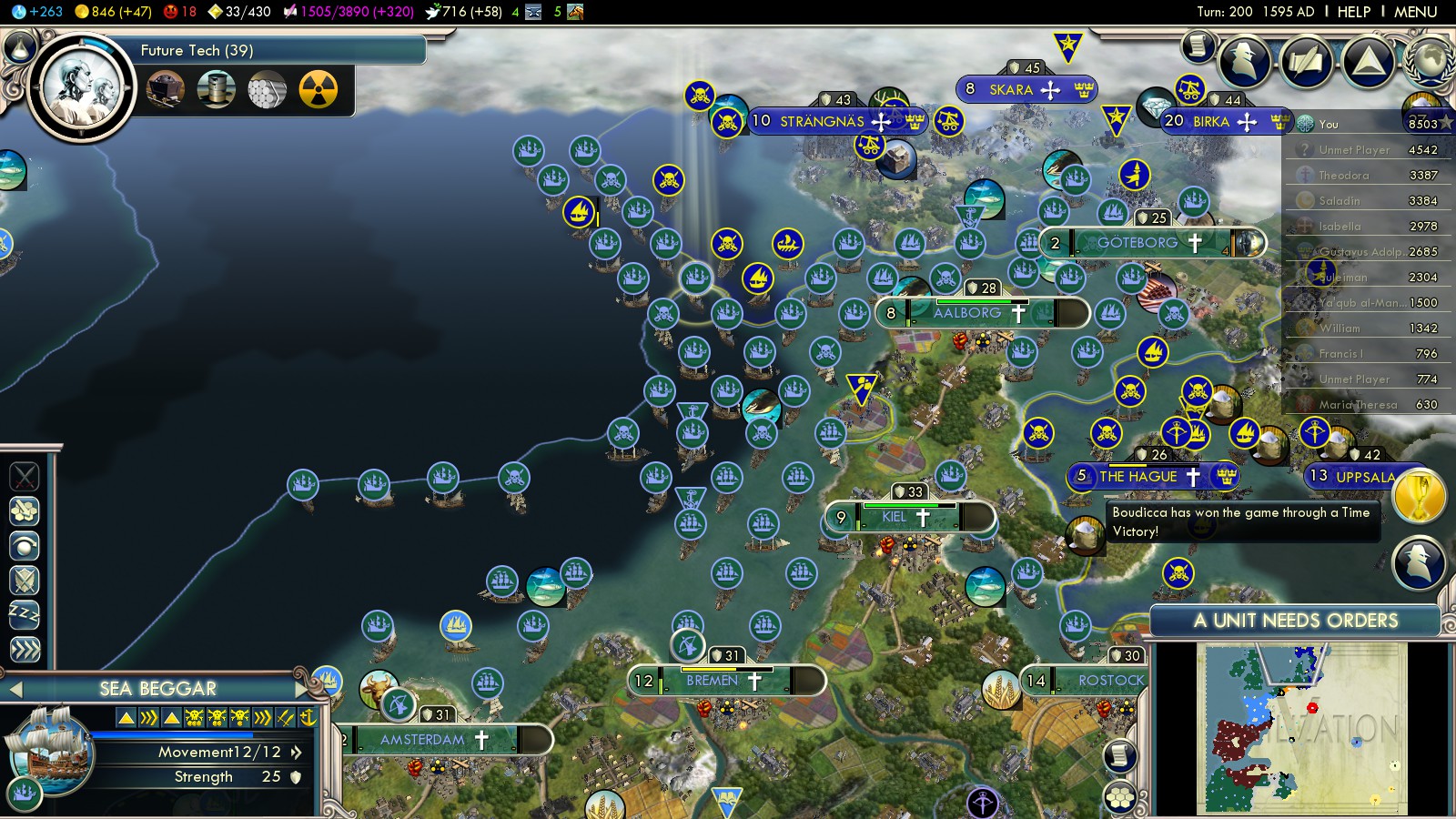Open the Aalborg city banner

click(967, 313)
